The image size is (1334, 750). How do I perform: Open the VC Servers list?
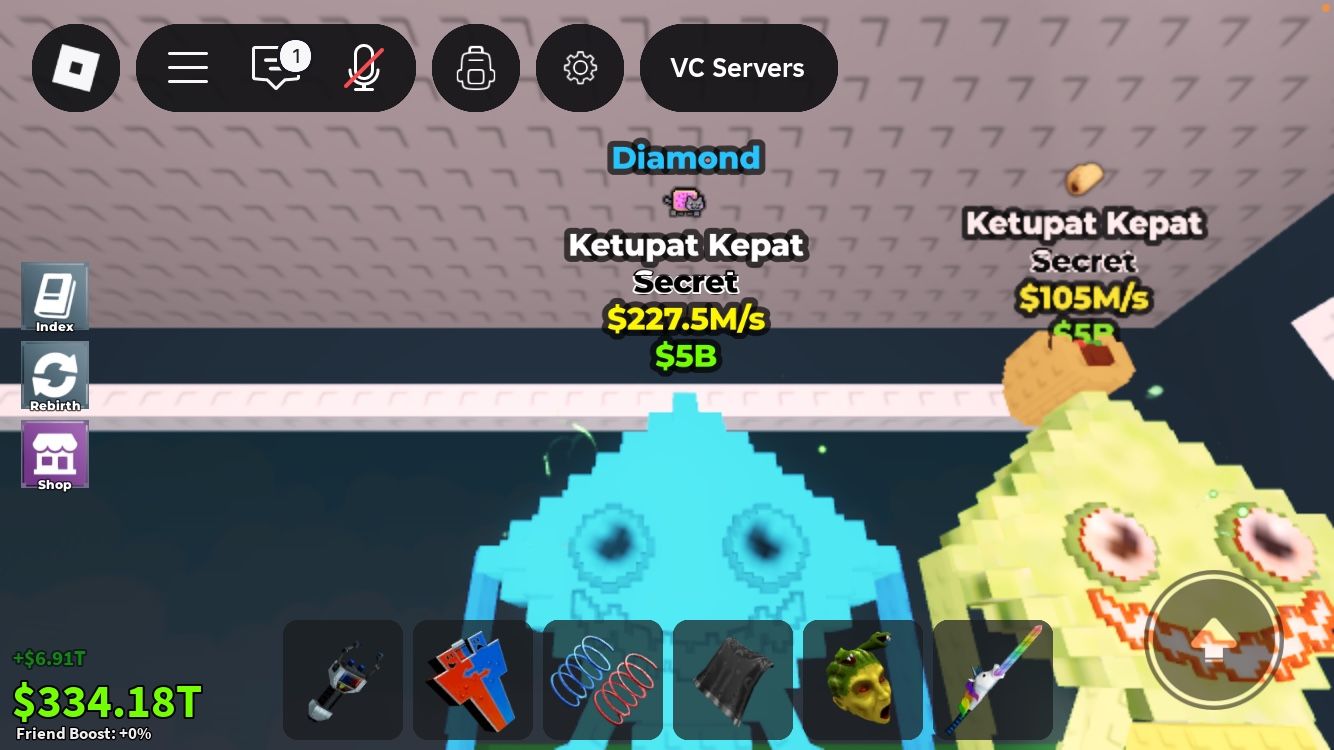tap(738, 67)
